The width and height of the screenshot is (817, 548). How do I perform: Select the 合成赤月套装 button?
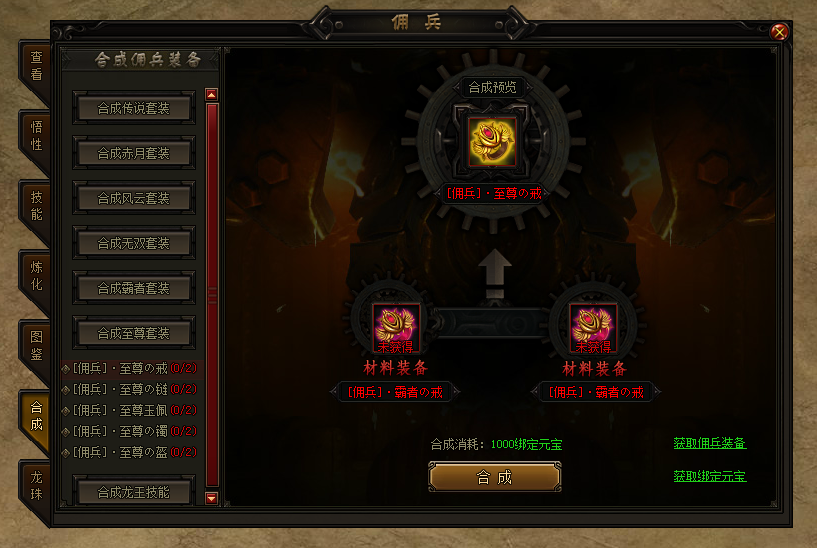133,153
